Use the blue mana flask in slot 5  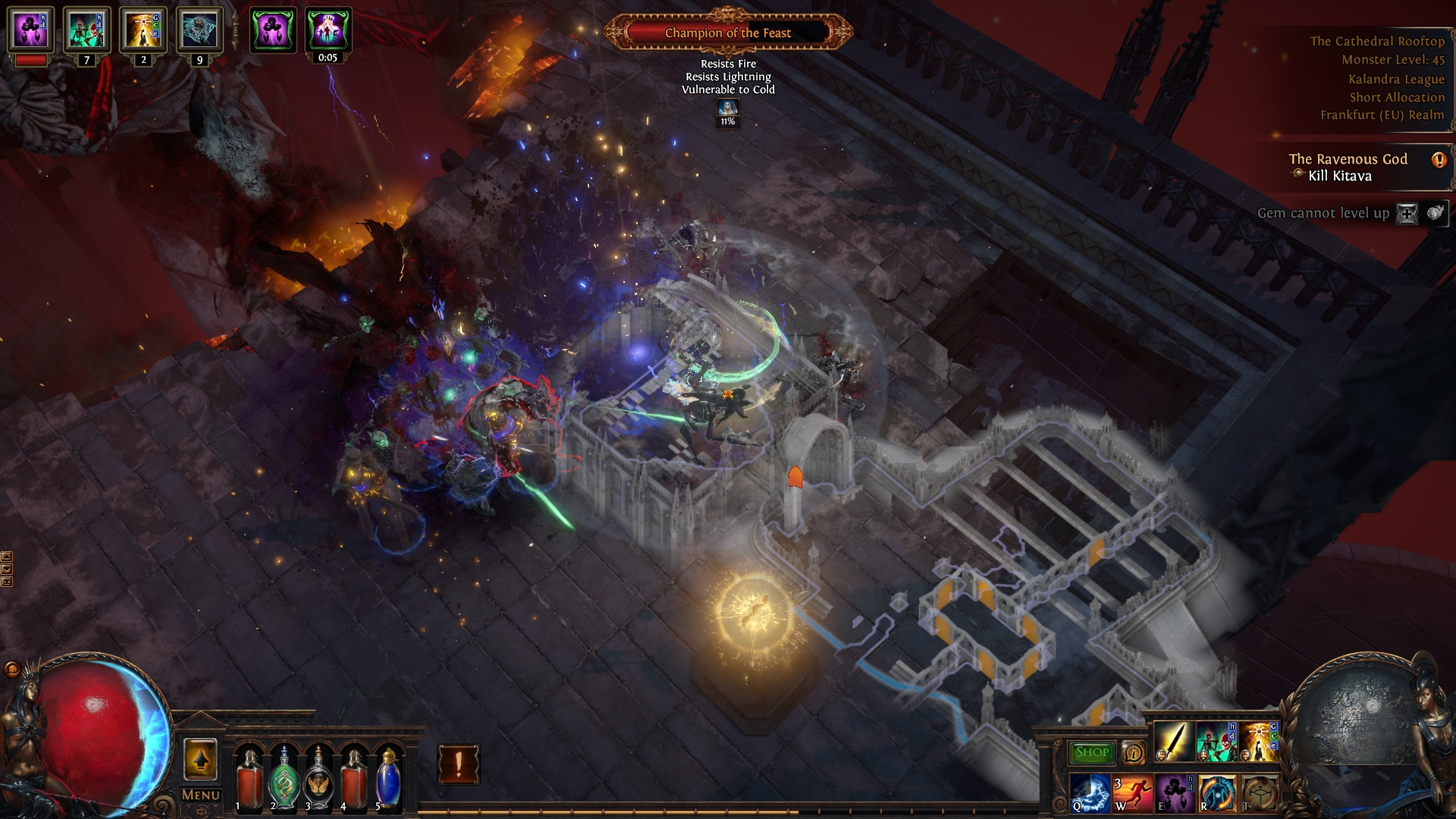(x=388, y=777)
